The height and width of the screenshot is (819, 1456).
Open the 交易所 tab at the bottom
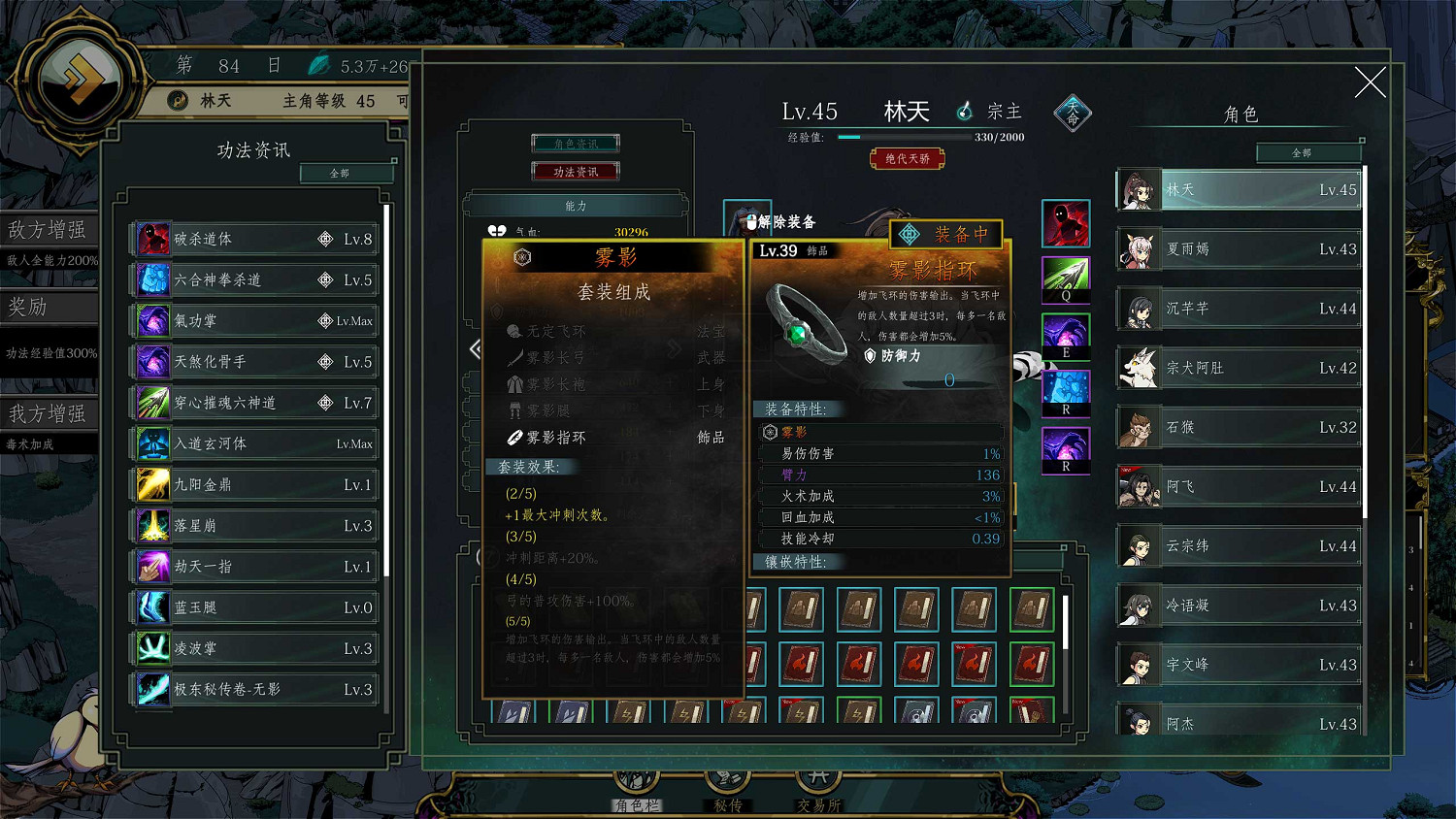(x=817, y=782)
